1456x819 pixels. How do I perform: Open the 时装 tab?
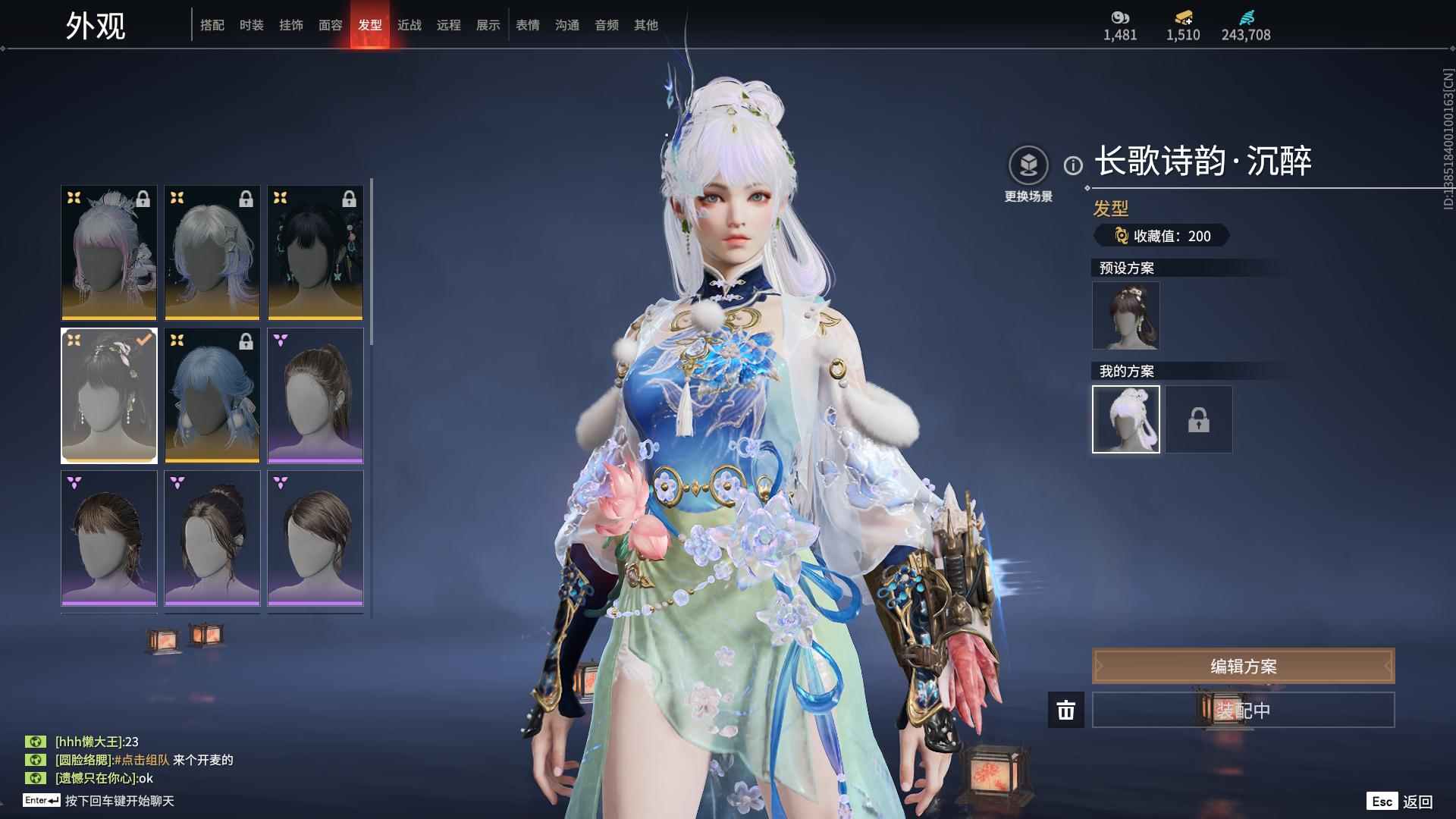coord(252,25)
